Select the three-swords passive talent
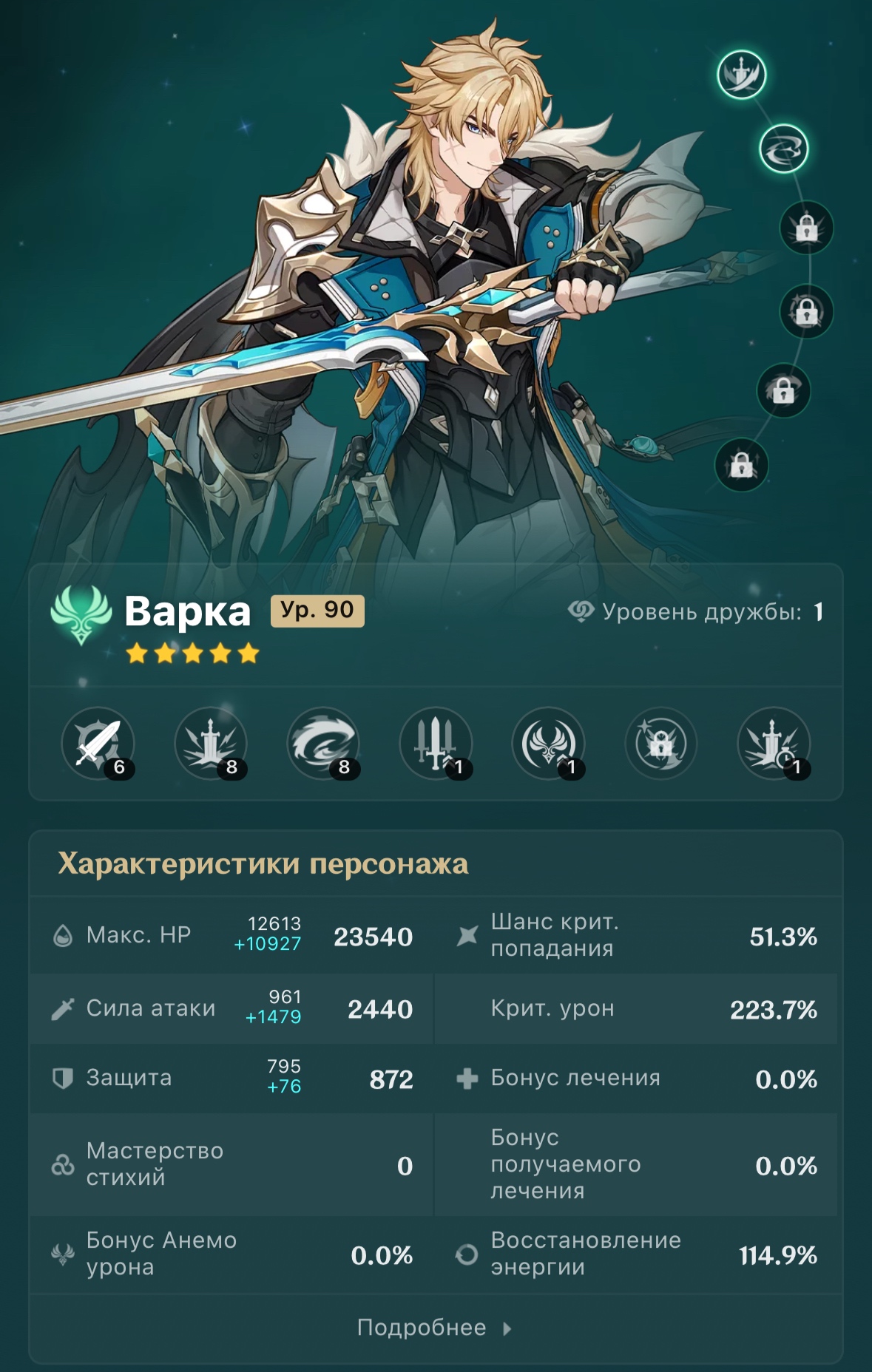 [x=436, y=744]
